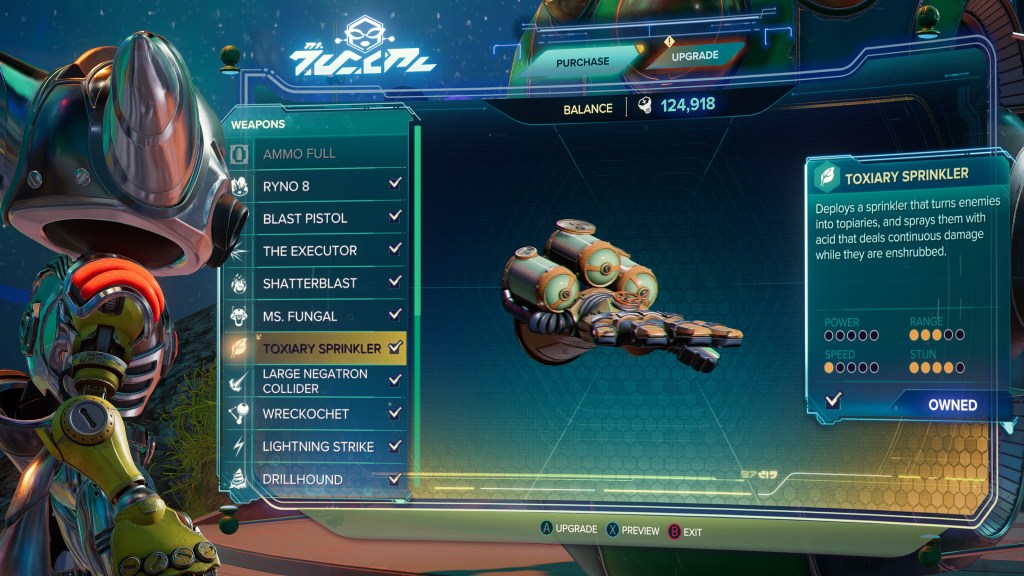Select Large Negatron Collider

[x=318, y=381]
